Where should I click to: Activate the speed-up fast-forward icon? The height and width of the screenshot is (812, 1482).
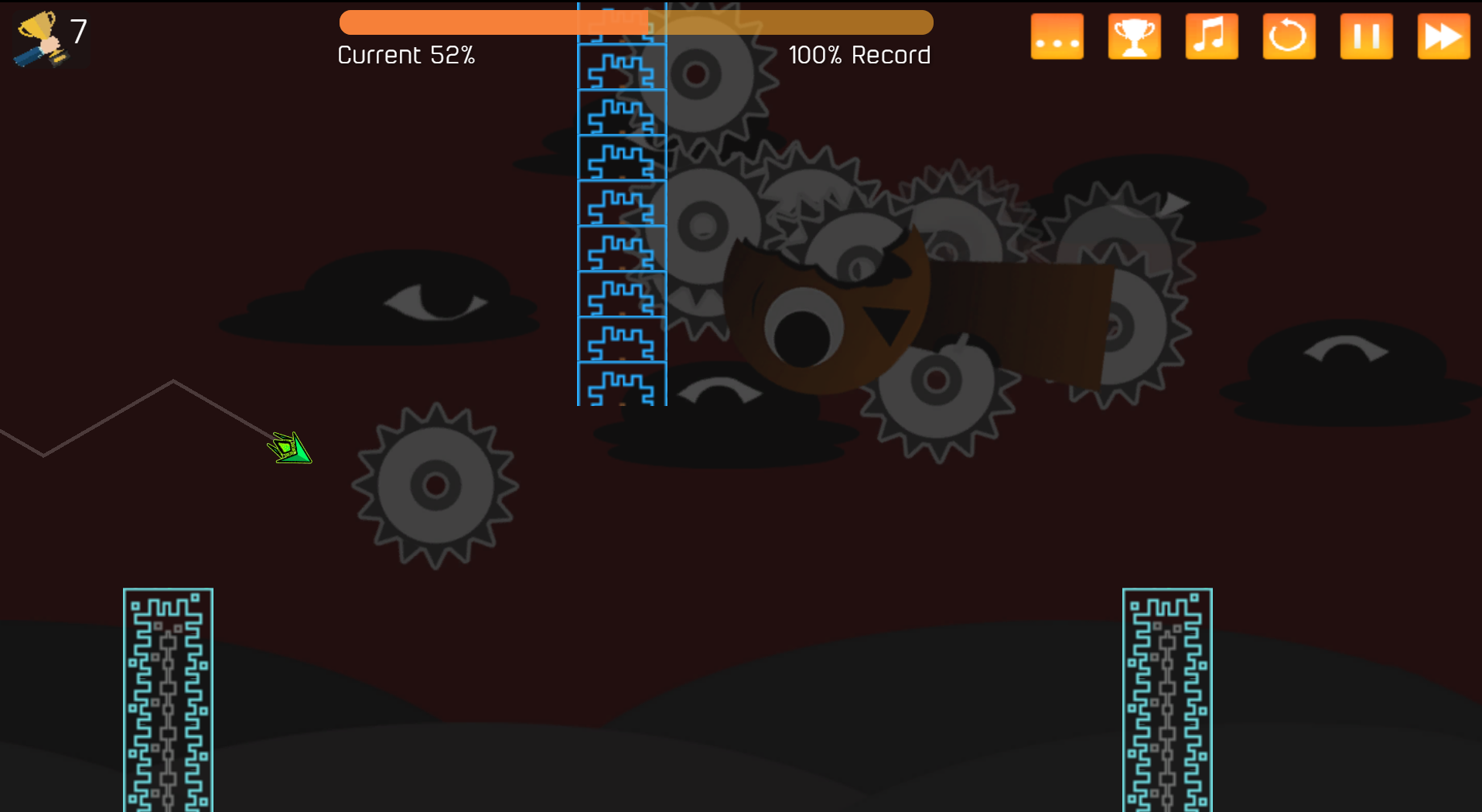(1442, 36)
